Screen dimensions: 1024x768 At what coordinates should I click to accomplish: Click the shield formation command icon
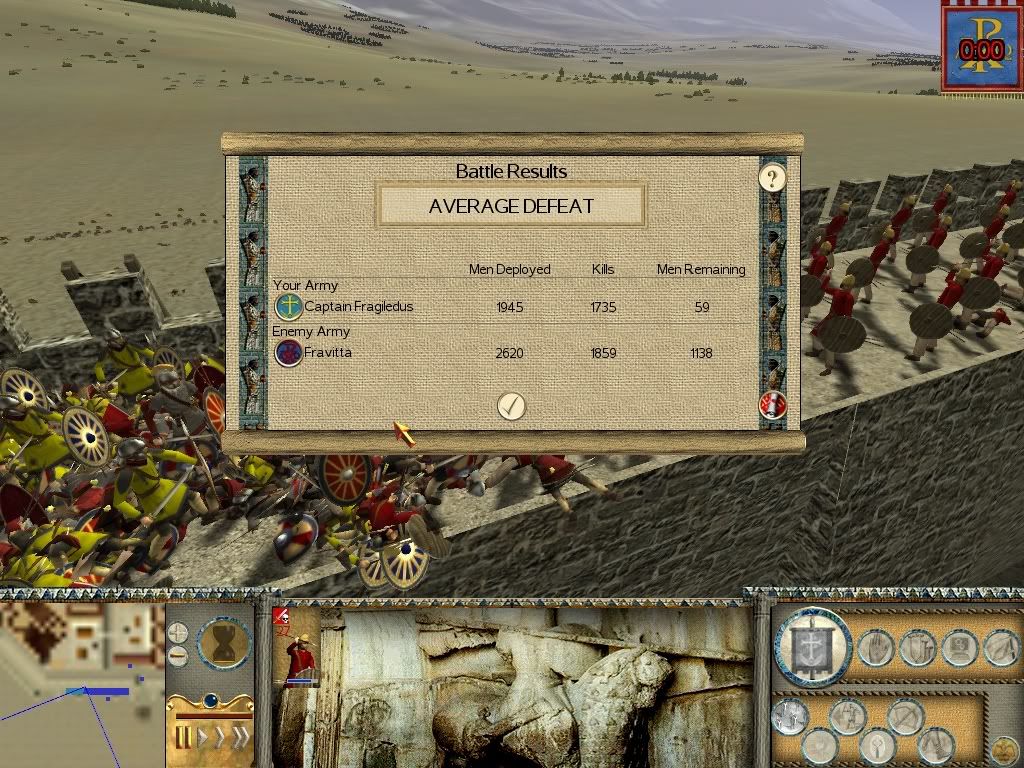916,648
